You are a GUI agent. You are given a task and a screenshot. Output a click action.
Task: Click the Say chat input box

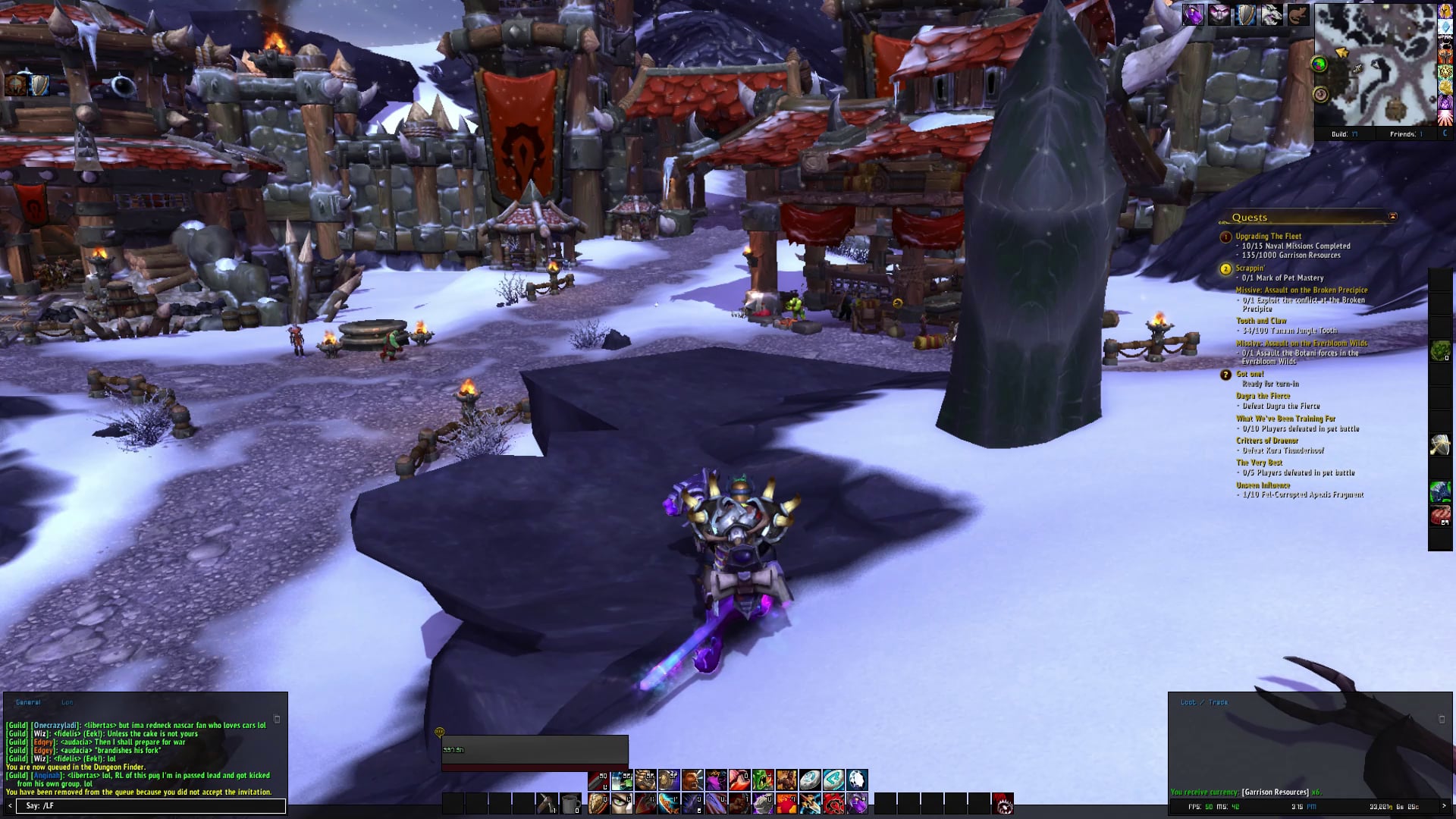[x=144, y=805]
